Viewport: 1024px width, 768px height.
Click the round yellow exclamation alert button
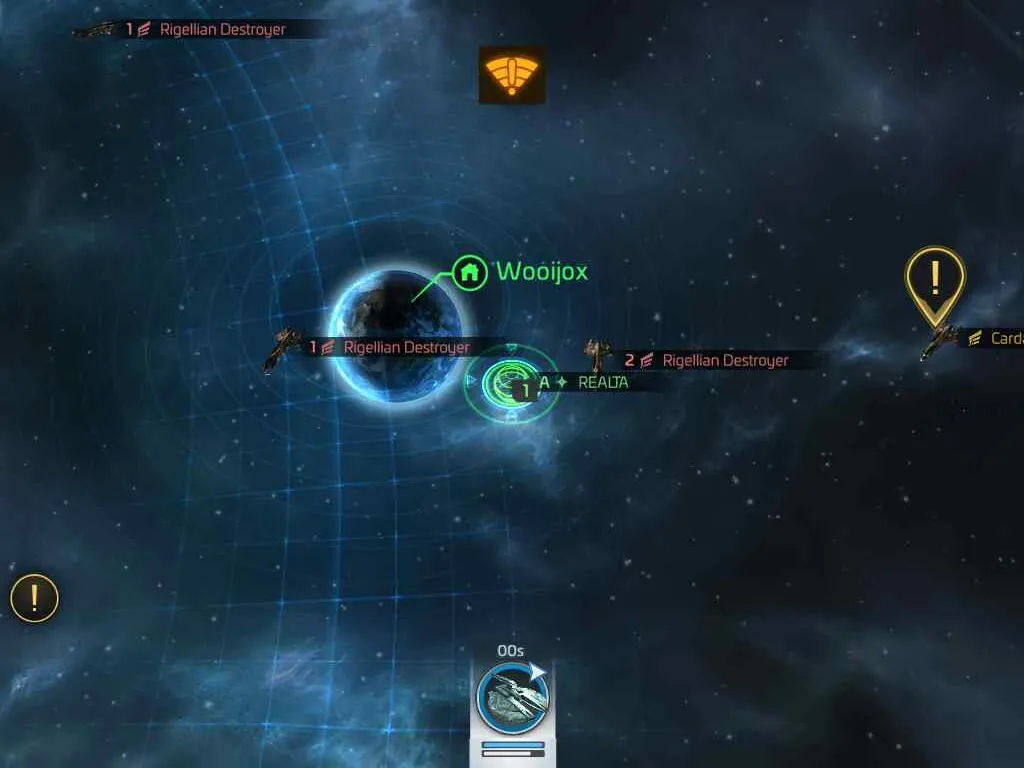pyautogui.click(x=35, y=598)
